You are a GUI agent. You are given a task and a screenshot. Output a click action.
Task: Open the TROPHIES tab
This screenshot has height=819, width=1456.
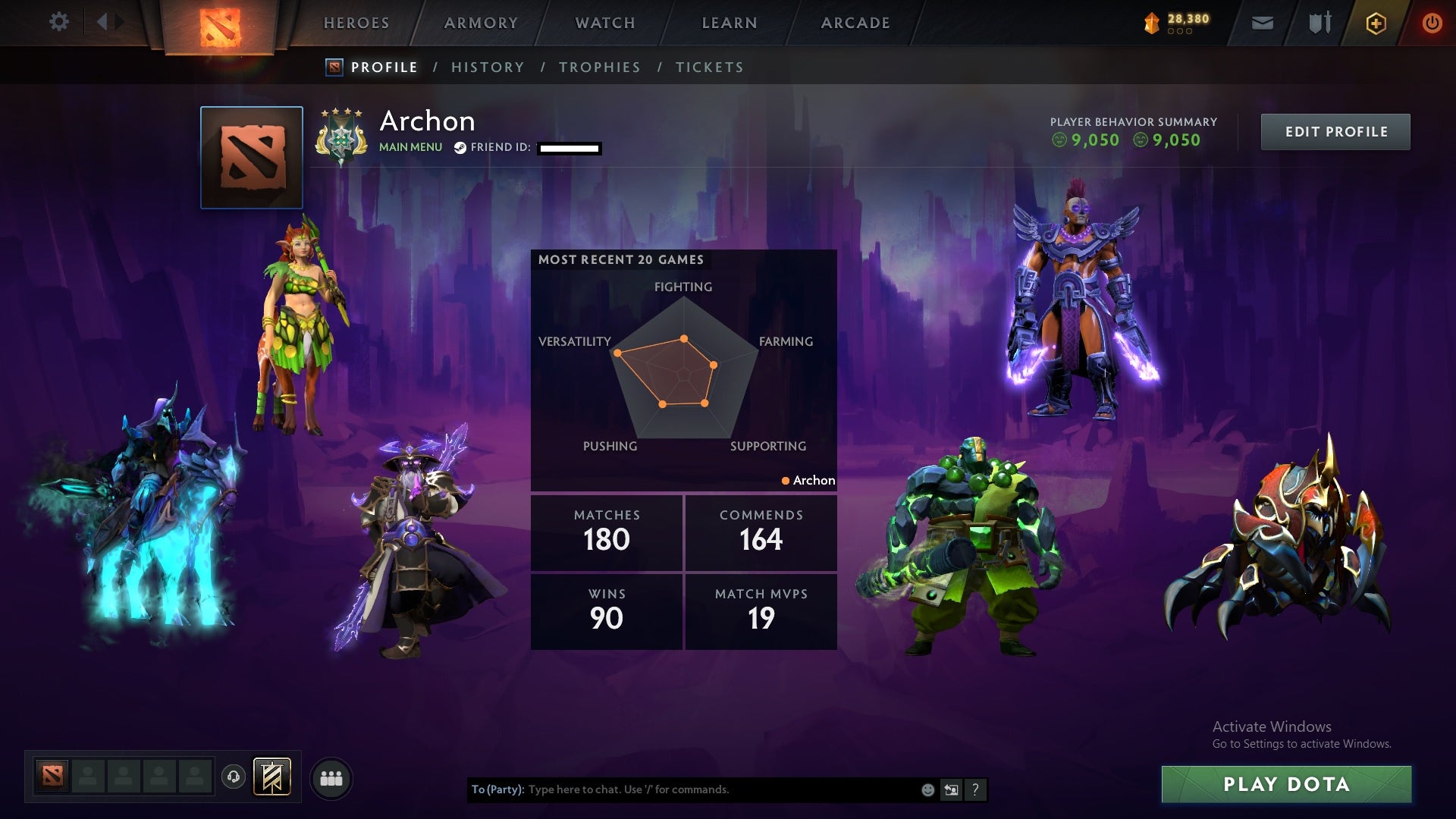click(599, 67)
